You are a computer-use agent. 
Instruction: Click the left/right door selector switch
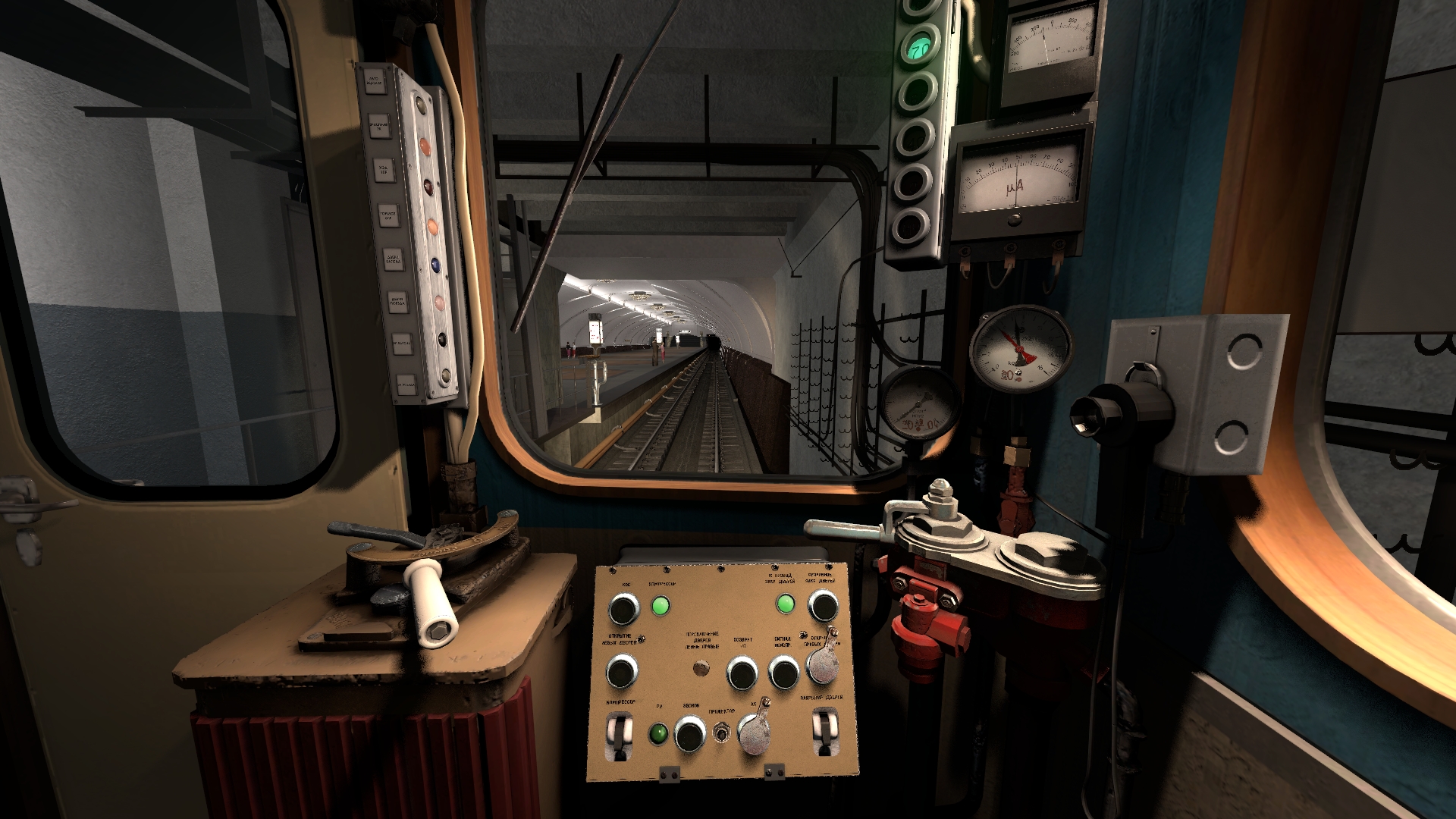(x=701, y=669)
